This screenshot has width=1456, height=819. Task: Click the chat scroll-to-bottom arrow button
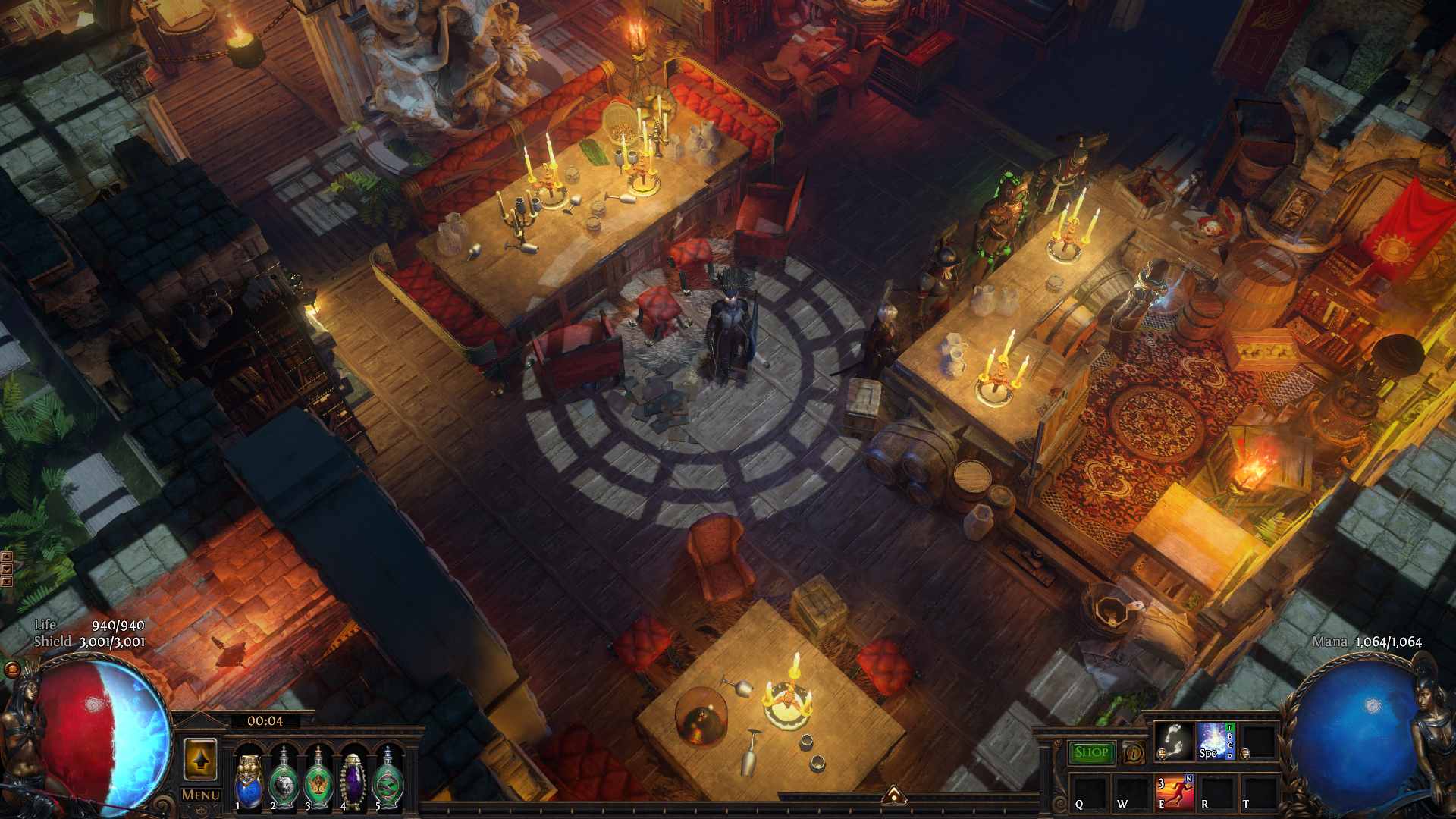tap(7, 582)
